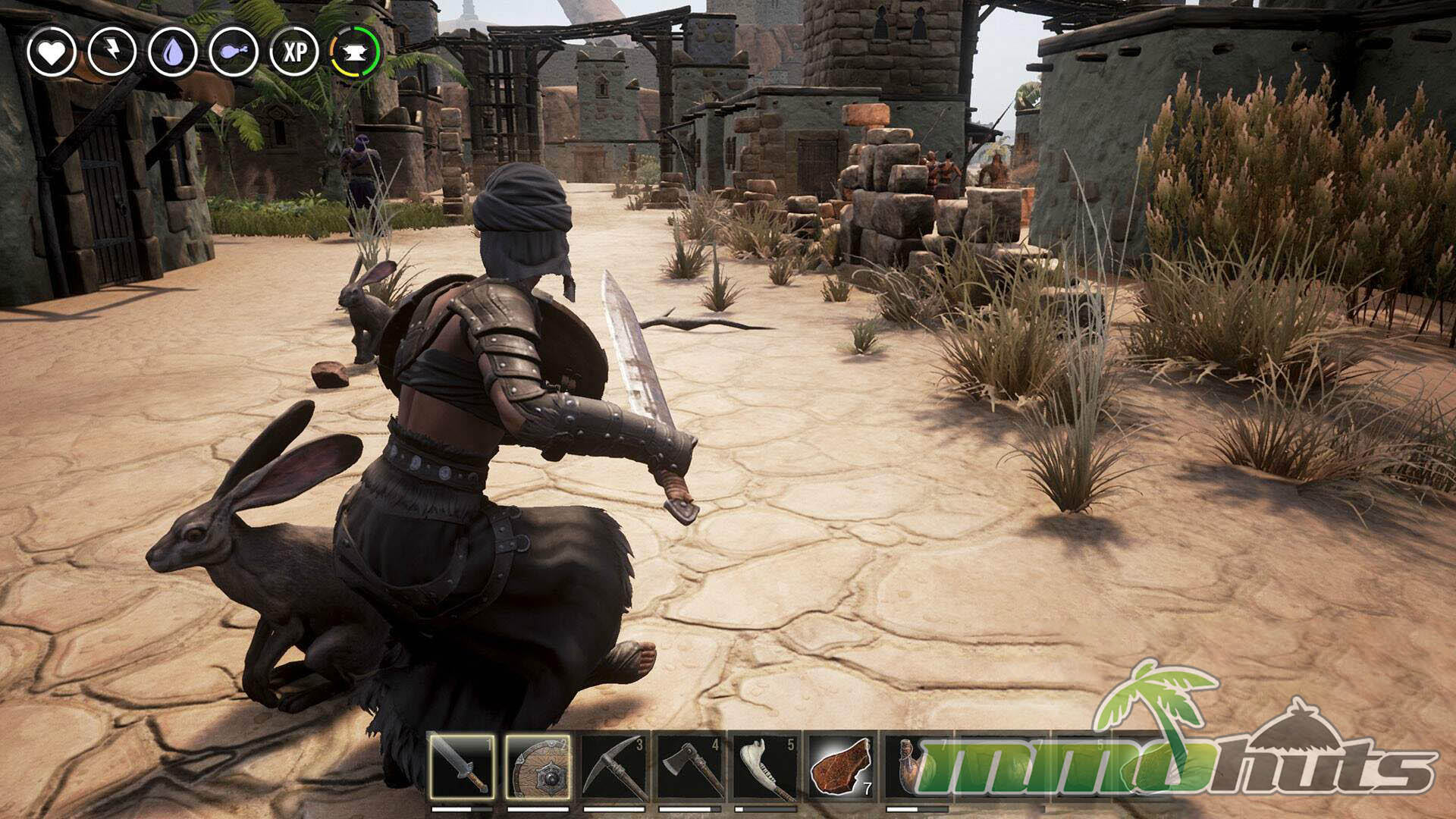
Task: Click the anvil encumbrance icon
Action: [355, 52]
